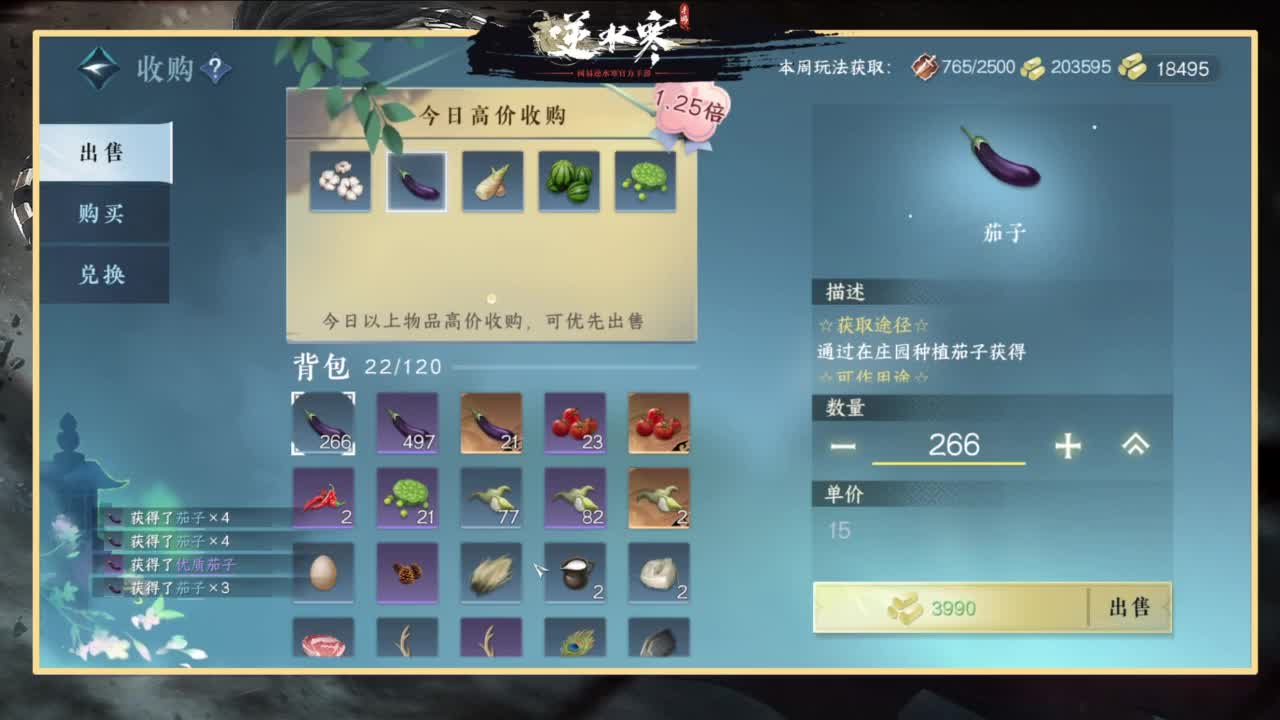
Task: Click the egg item in the backpack
Action: click(x=322, y=573)
